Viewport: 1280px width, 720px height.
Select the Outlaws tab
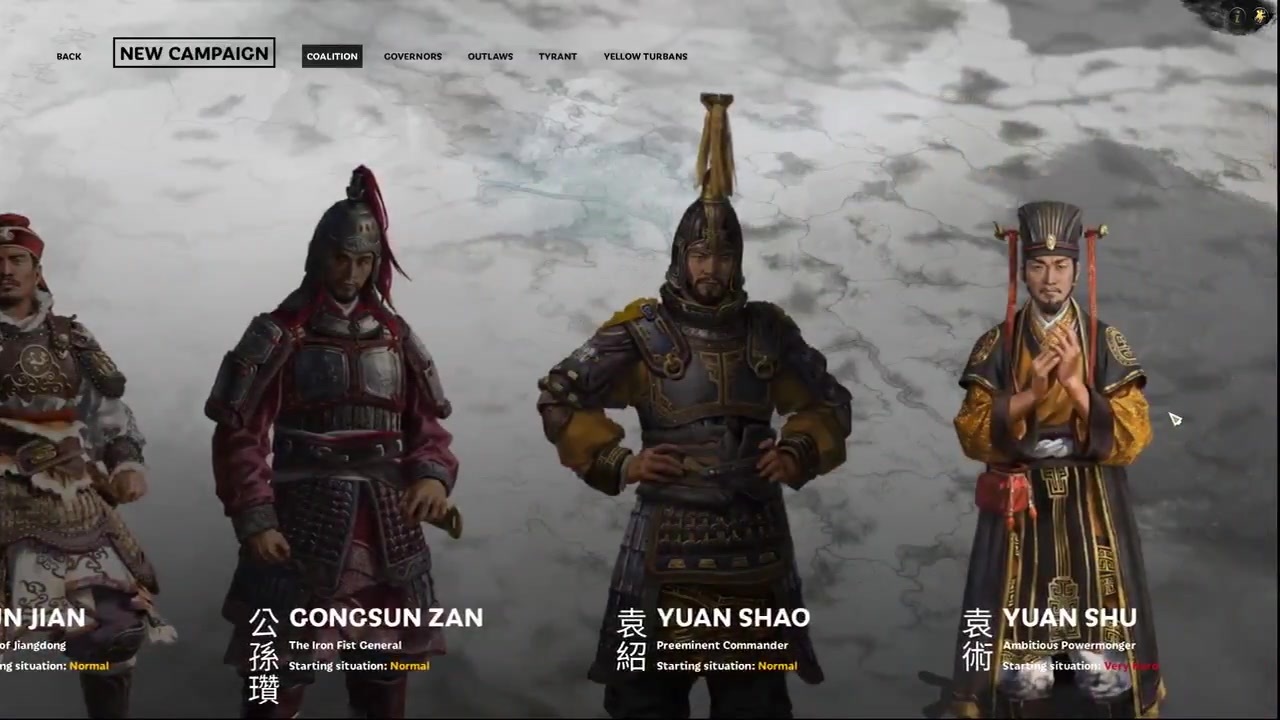(x=490, y=56)
